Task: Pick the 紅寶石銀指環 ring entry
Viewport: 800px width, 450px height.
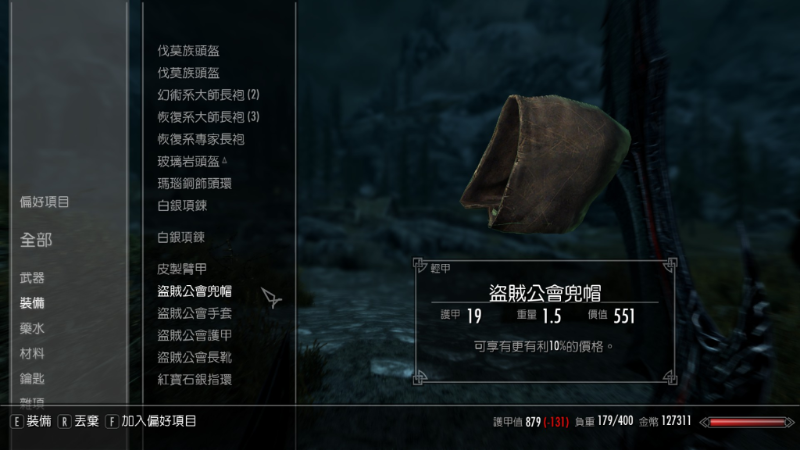Action: pyautogui.click(x=195, y=379)
